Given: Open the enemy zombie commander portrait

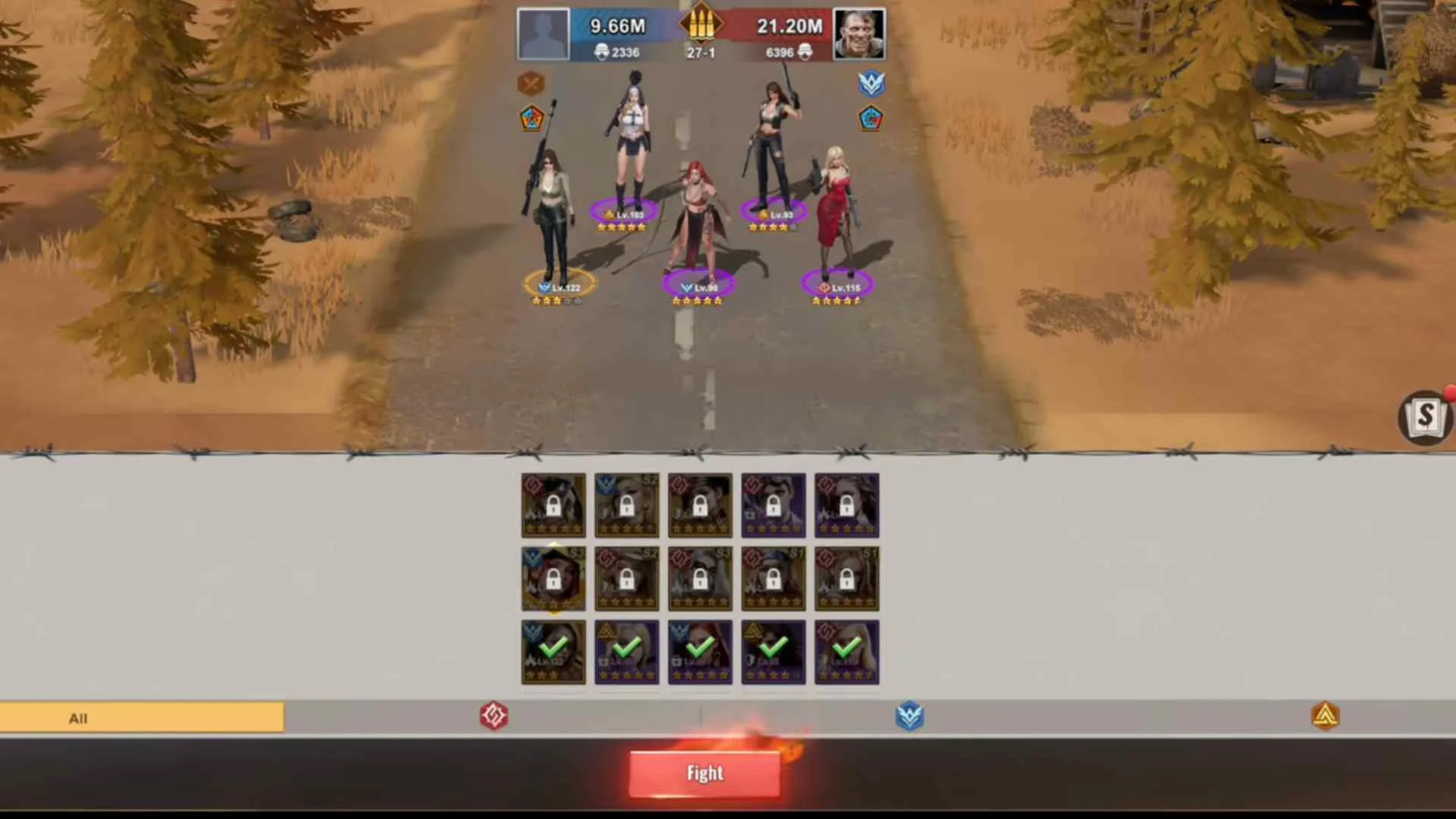Looking at the screenshot, I should (859, 33).
